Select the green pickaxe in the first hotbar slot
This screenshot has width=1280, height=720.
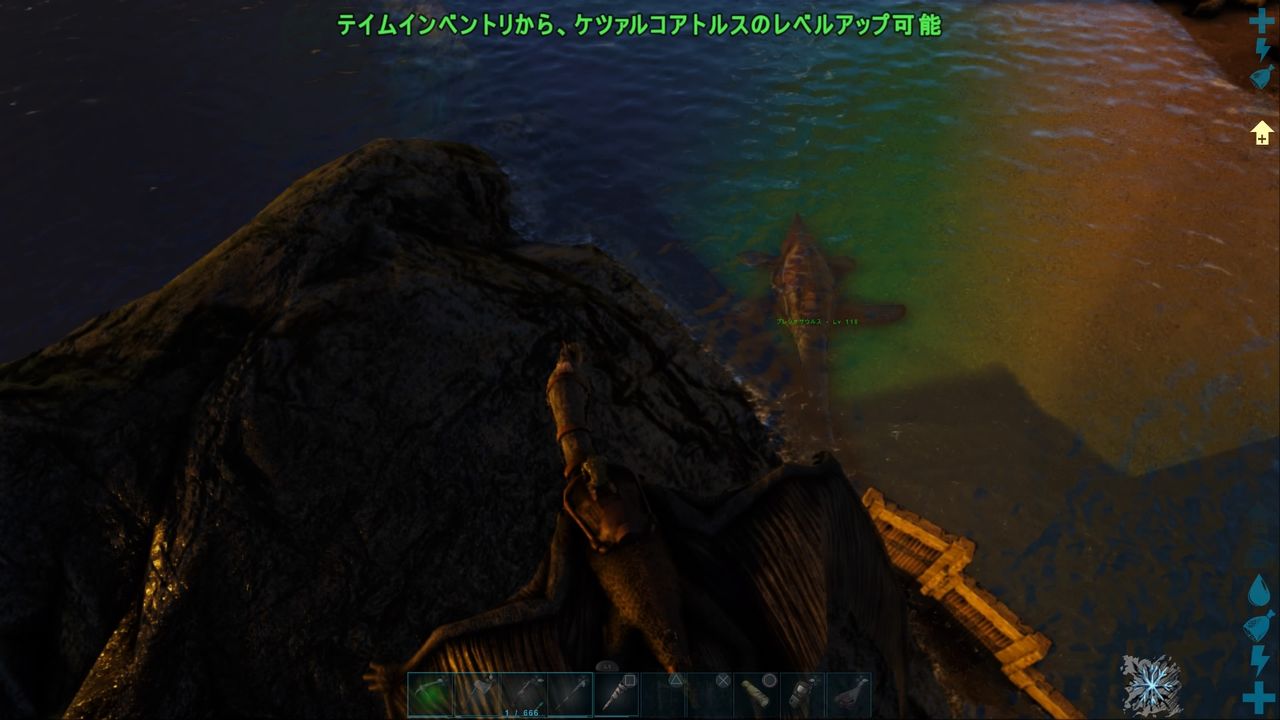click(x=428, y=692)
